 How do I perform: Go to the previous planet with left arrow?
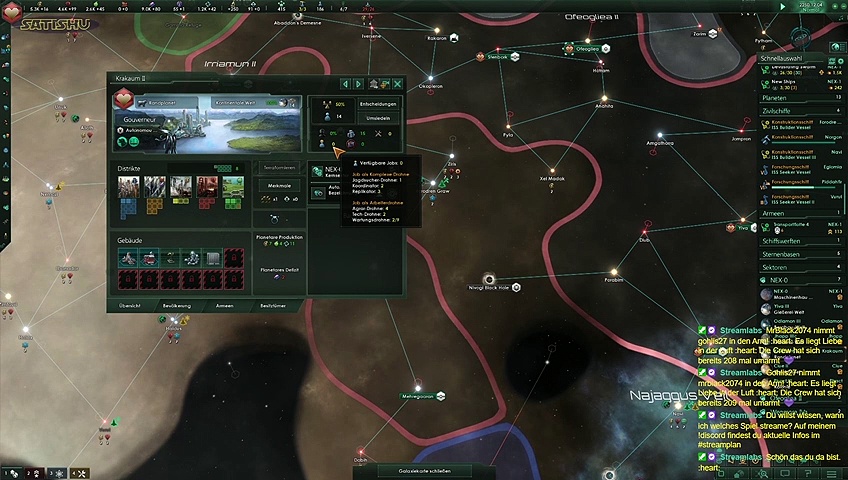[346, 84]
